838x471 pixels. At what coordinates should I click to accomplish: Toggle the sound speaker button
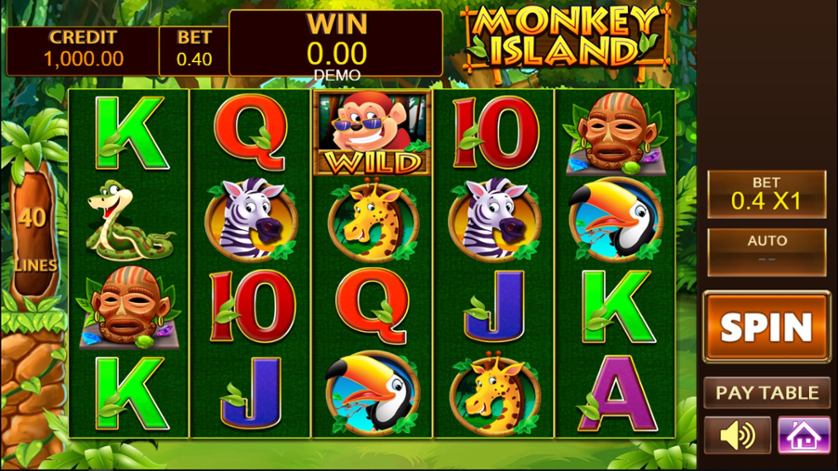pos(737,436)
